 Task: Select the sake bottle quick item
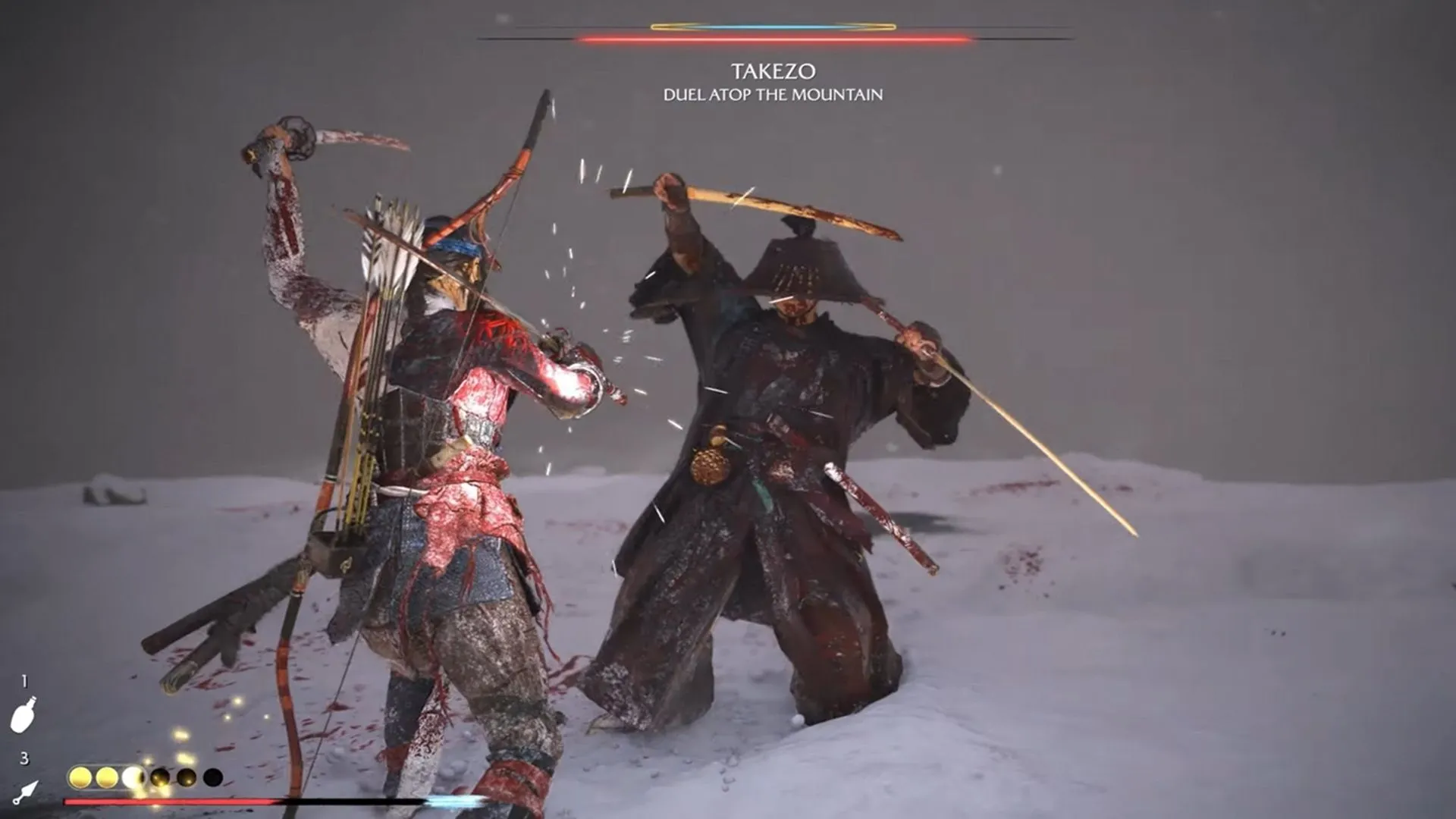click(x=24, y=714)
